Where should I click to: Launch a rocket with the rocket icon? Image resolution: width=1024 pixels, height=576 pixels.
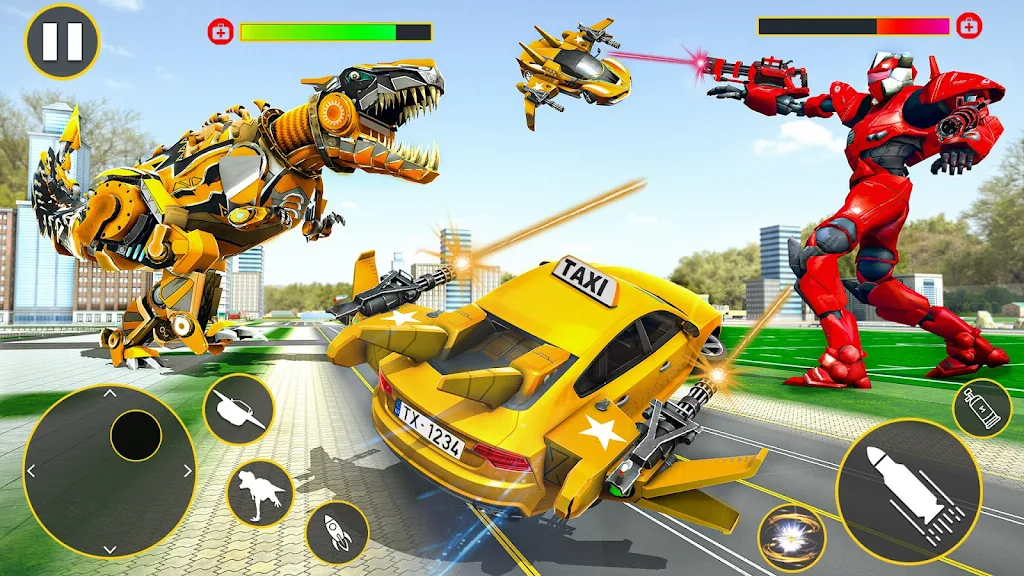[x=337, y=532]
